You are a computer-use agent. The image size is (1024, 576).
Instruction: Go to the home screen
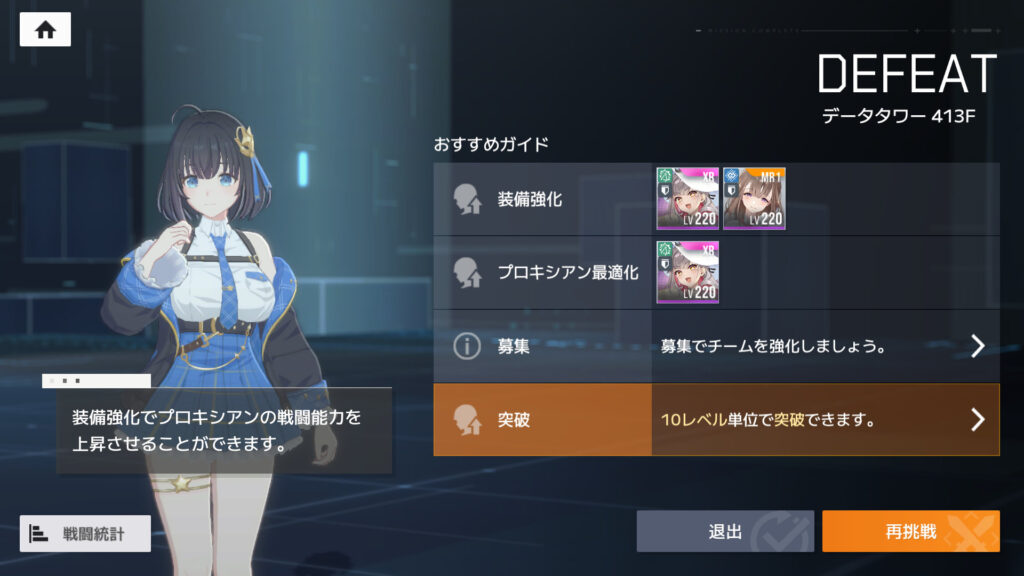[45, 30]
